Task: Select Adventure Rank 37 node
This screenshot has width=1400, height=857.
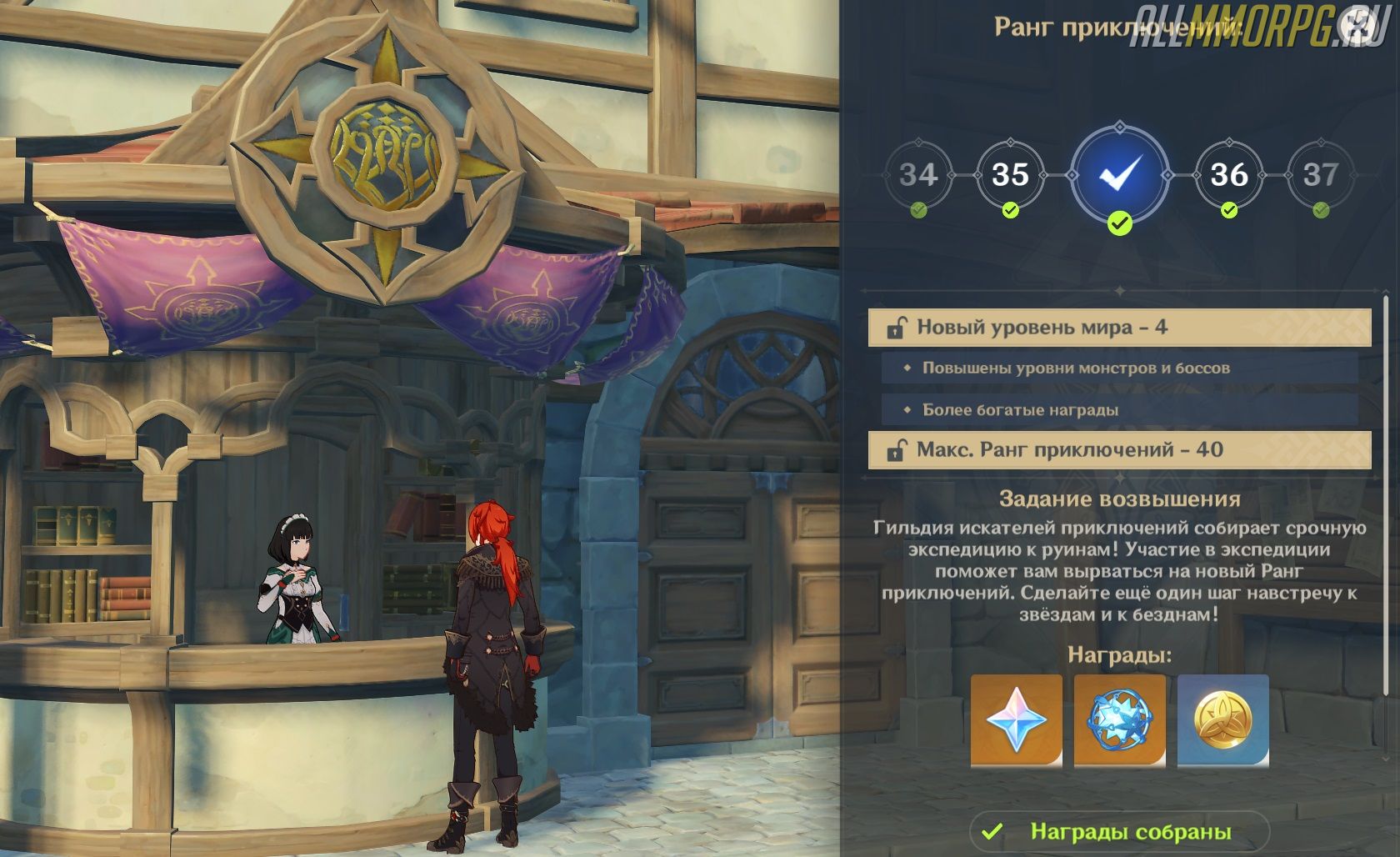Action: click(1321, 175)
